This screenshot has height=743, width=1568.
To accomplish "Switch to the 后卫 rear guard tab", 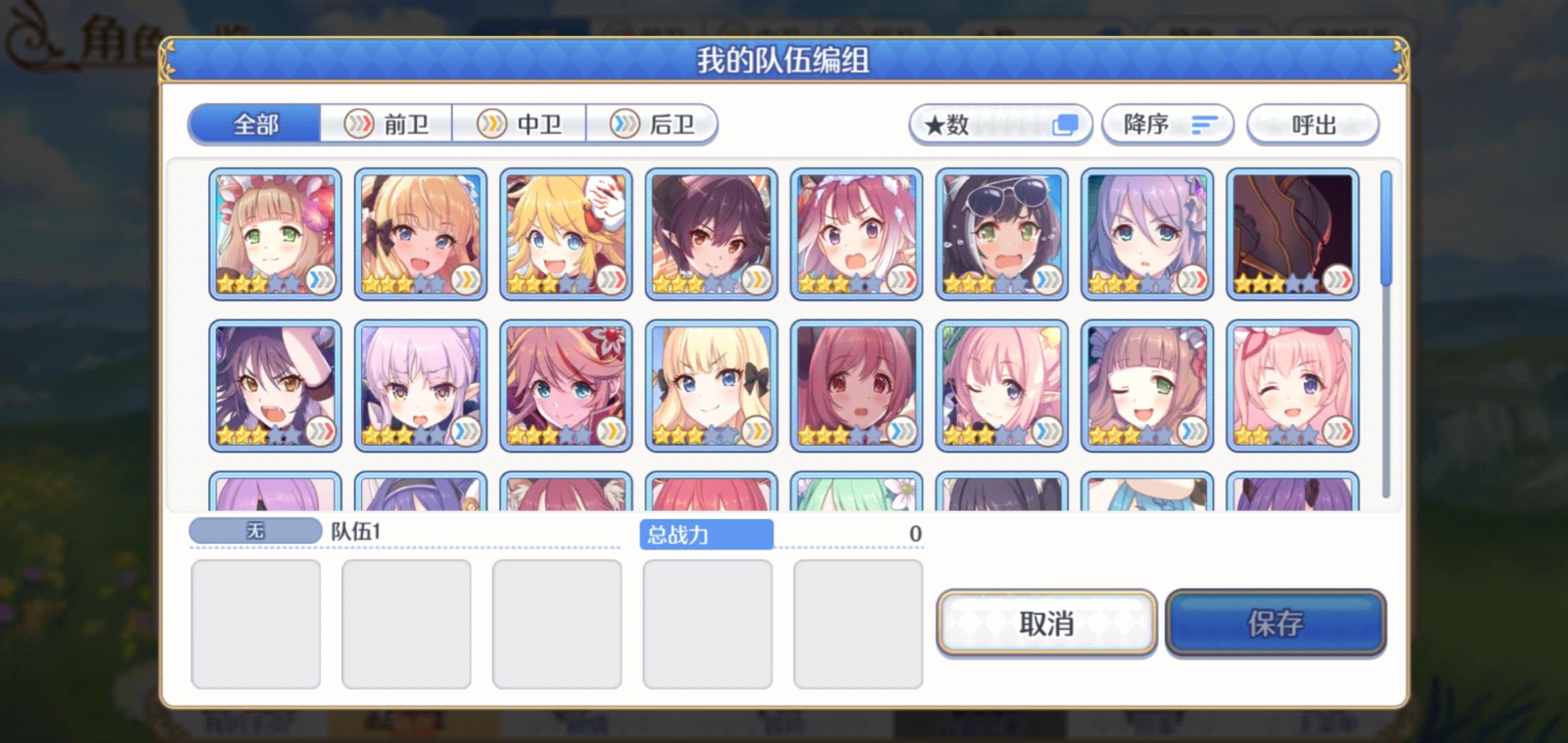I will 657,124.
